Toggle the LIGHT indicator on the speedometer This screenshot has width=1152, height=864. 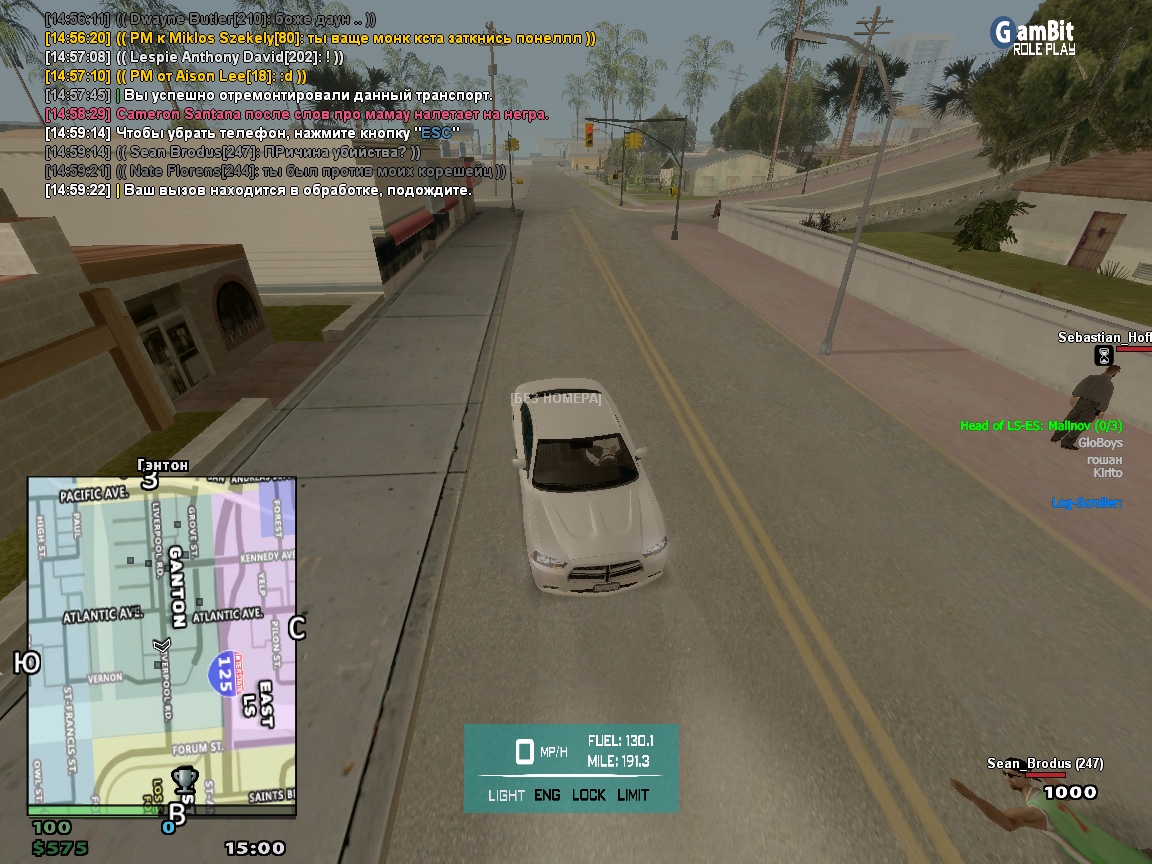tap(506, 795)
